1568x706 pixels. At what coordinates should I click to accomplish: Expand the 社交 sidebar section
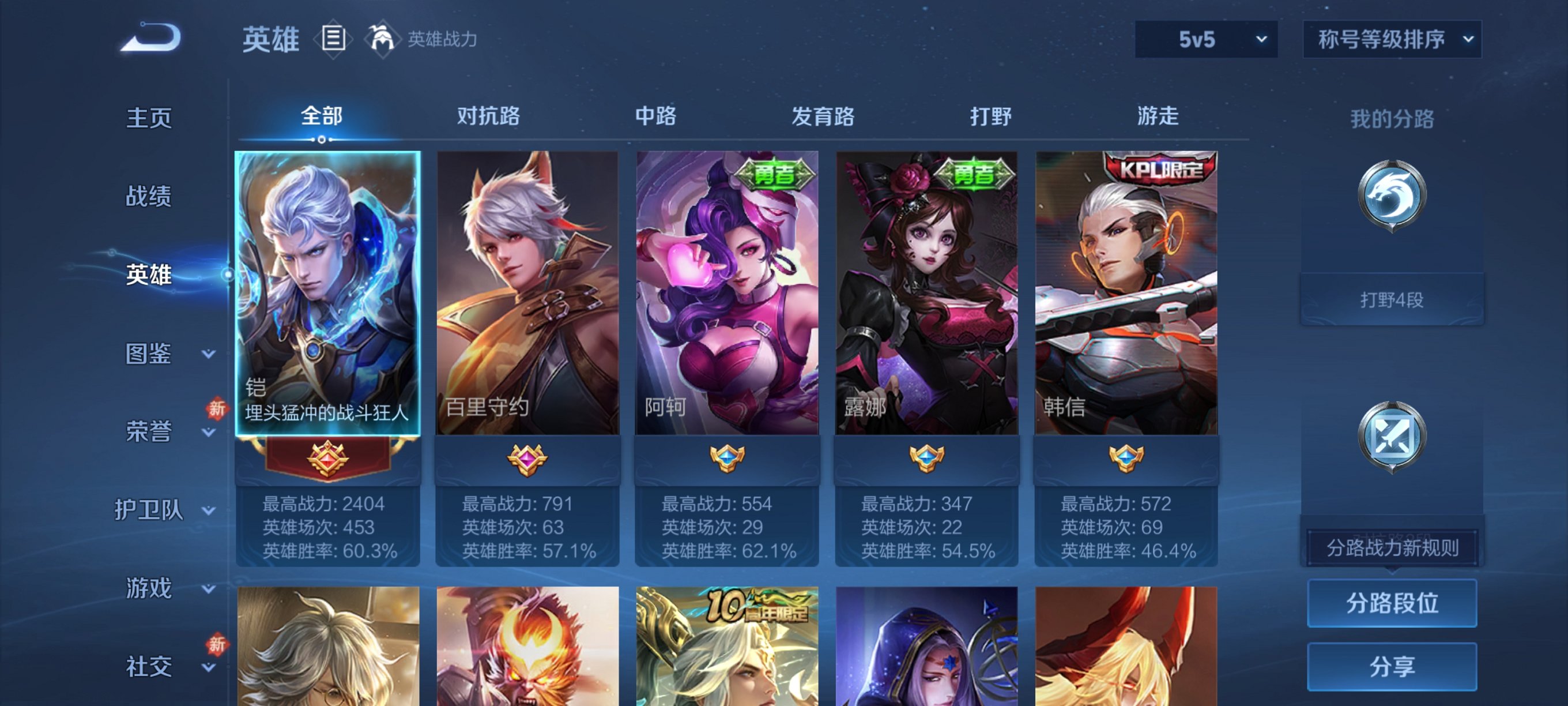coord(149,666)
